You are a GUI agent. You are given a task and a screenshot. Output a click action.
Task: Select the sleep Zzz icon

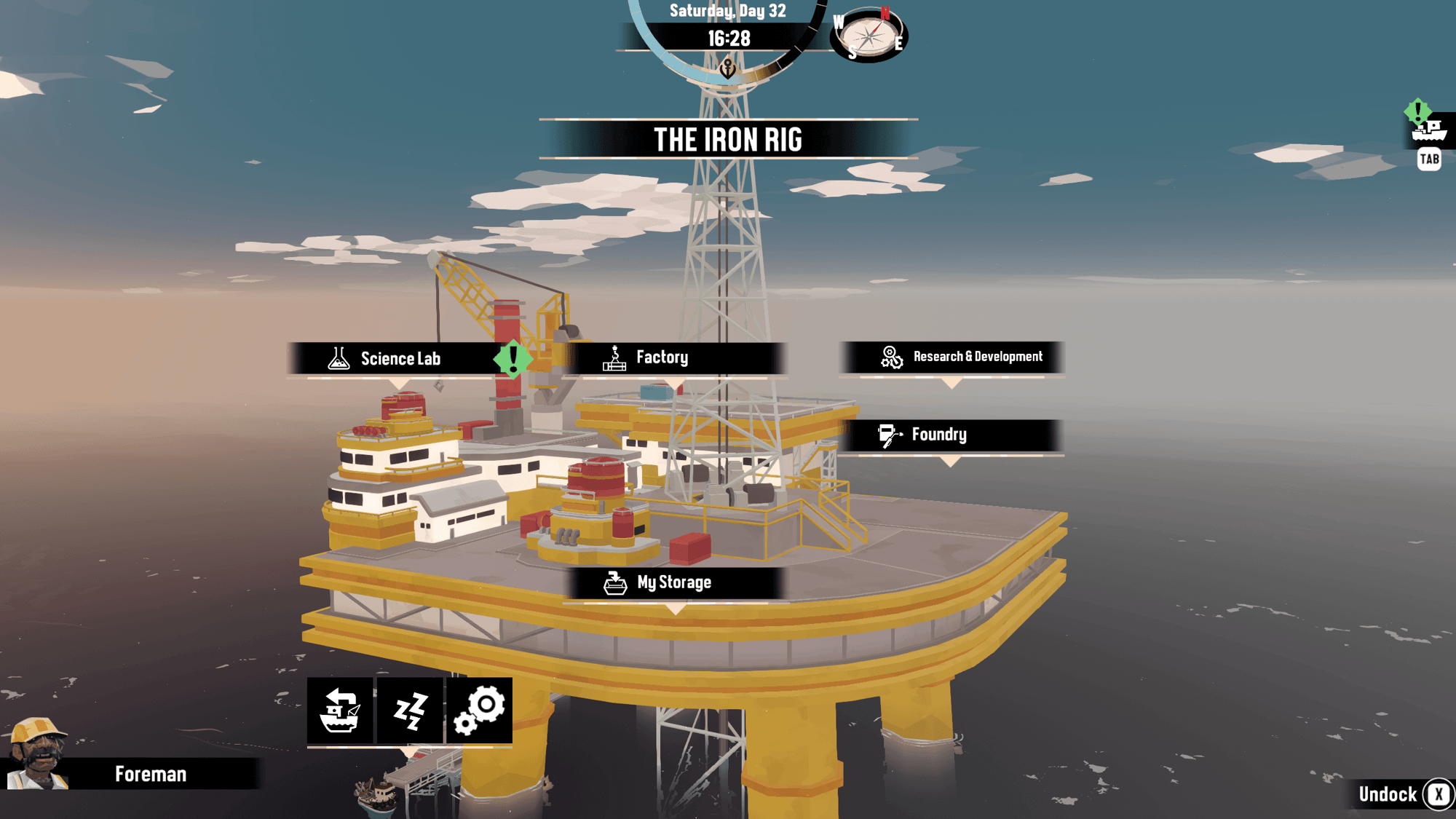(x=410, y=710)
